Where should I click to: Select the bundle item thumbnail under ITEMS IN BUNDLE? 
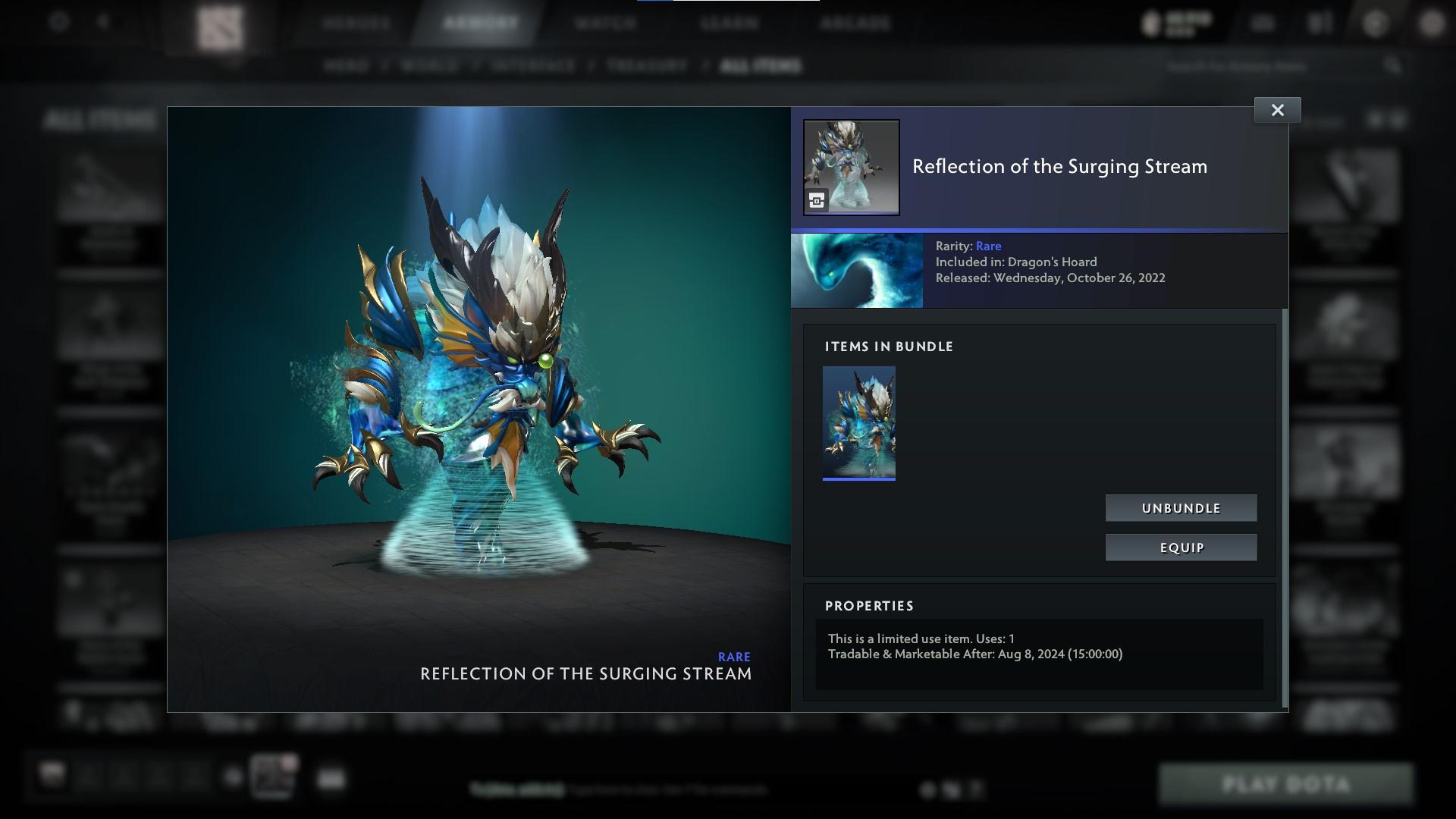coord(859,422)
